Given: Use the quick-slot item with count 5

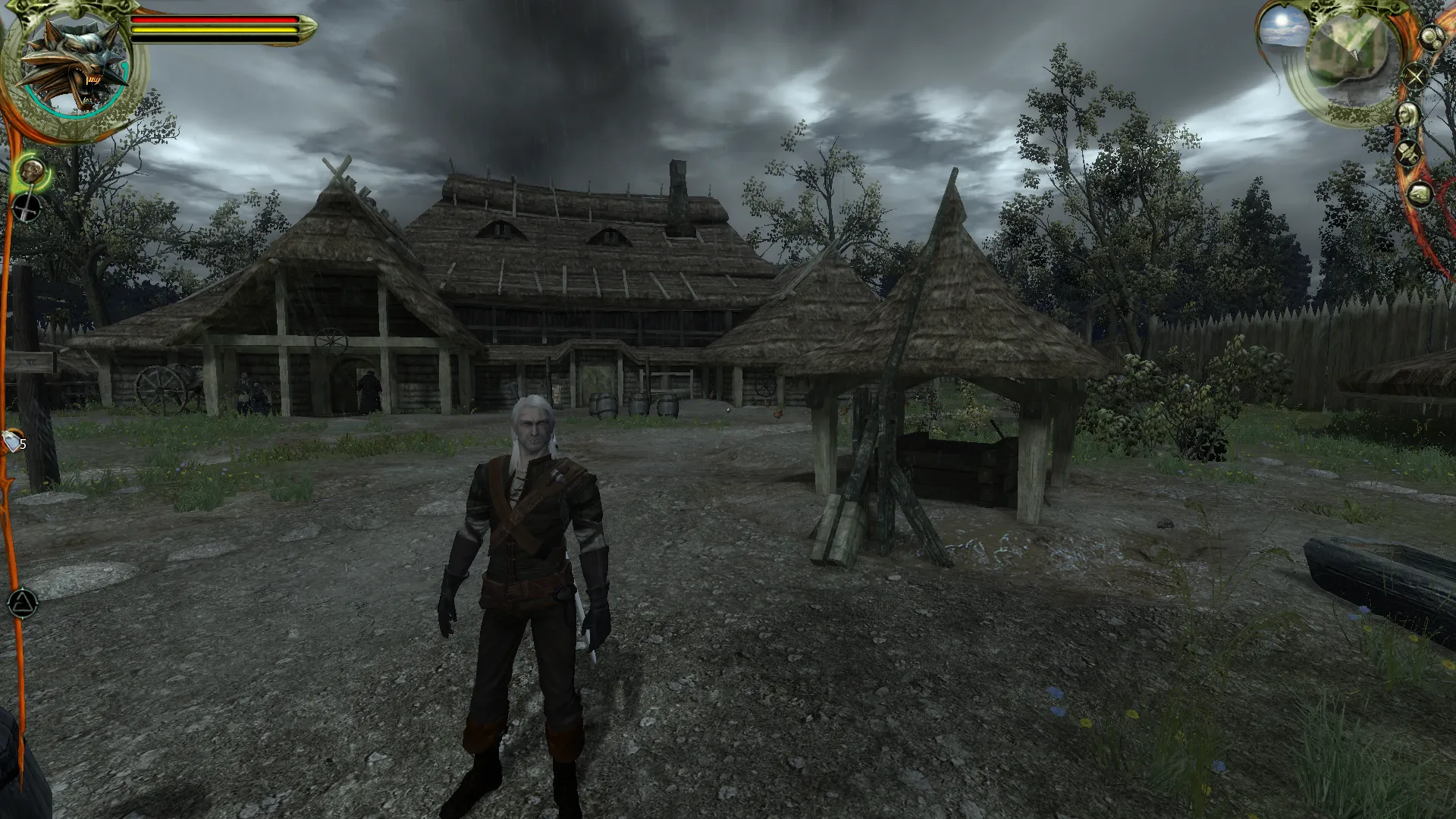Looking at the screenshot, I should [14, 441].
